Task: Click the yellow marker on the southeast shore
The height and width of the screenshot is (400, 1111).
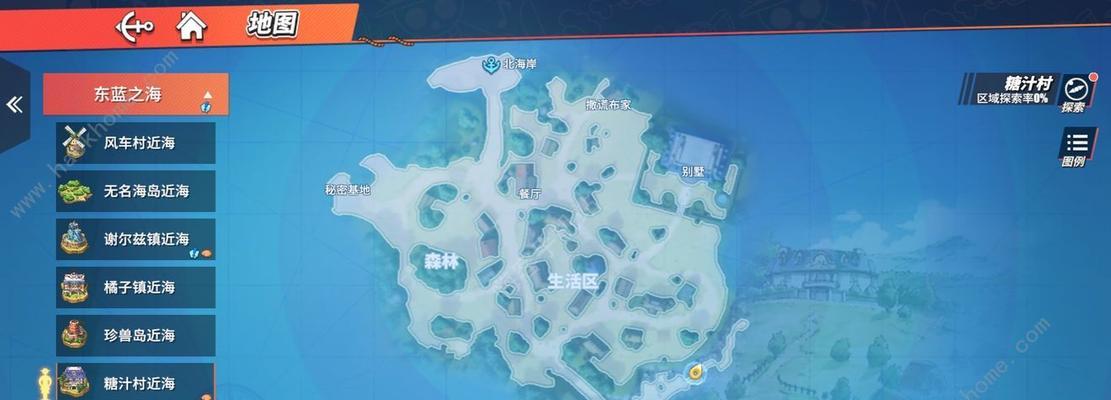Action: pyautogui.click(x=694, y=373)
